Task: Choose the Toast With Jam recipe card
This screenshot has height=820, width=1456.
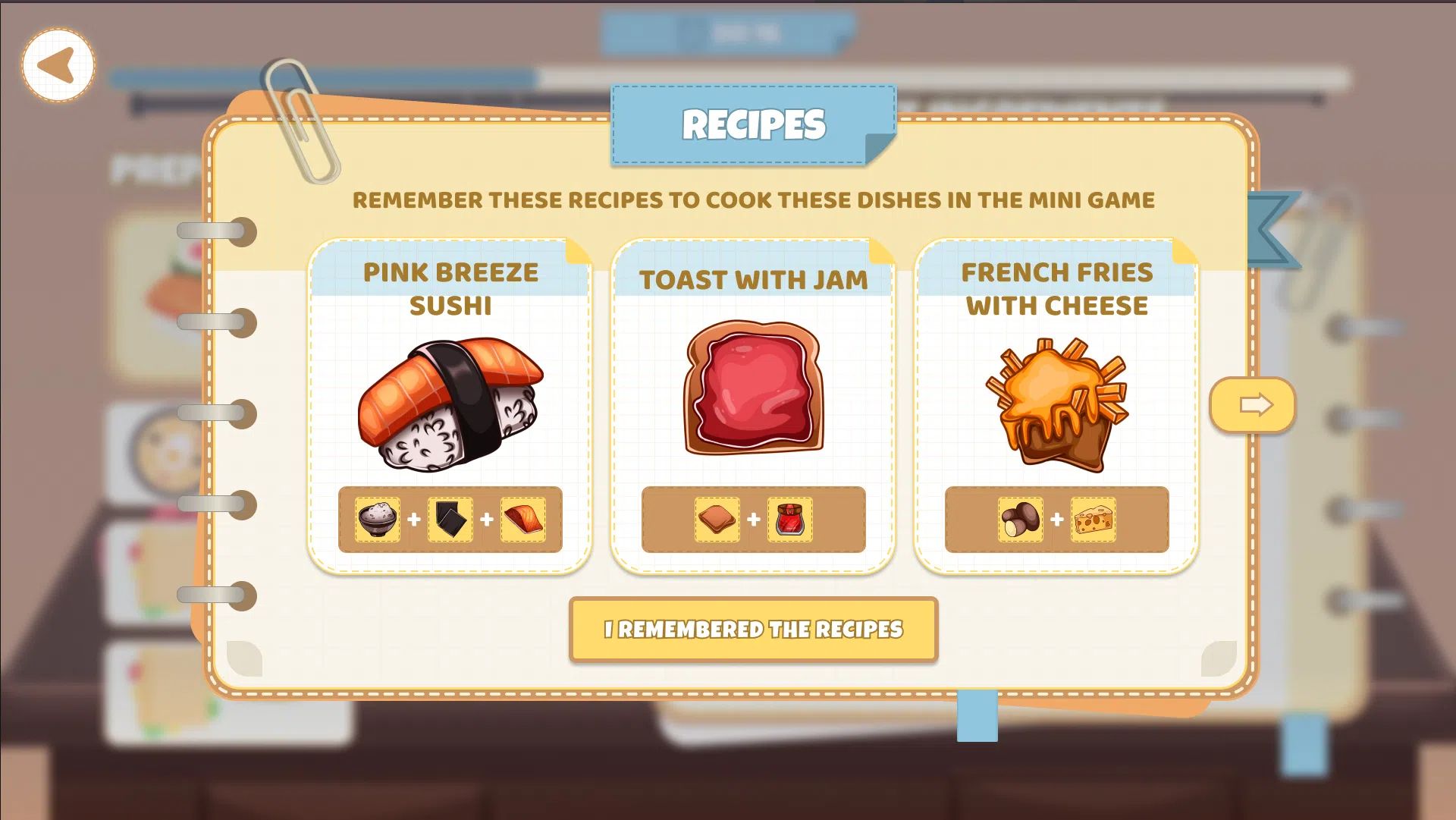Action: pyautogui.click(x=753, y=387)
